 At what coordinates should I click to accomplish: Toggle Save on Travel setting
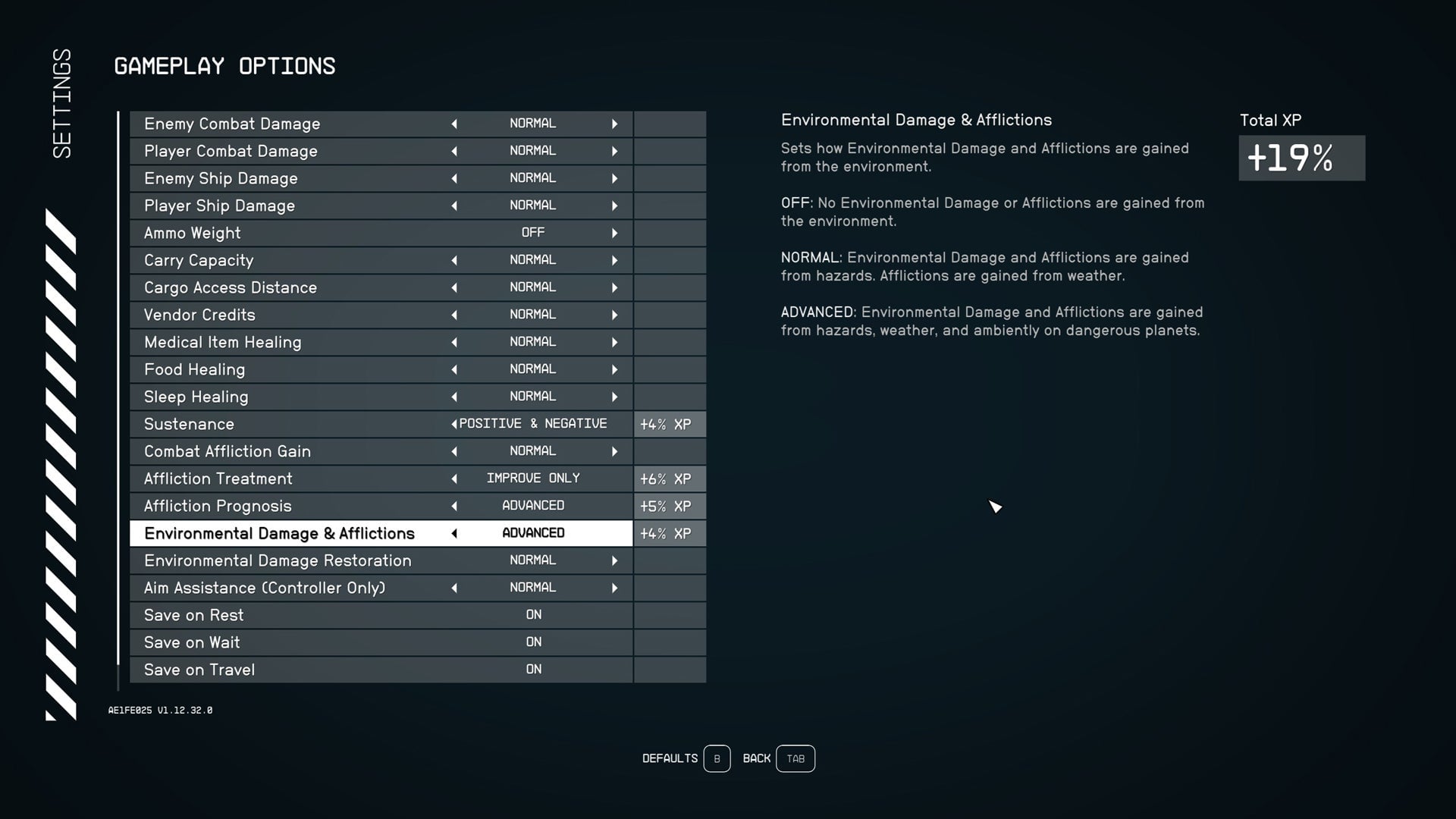click(x=533, y=670)
